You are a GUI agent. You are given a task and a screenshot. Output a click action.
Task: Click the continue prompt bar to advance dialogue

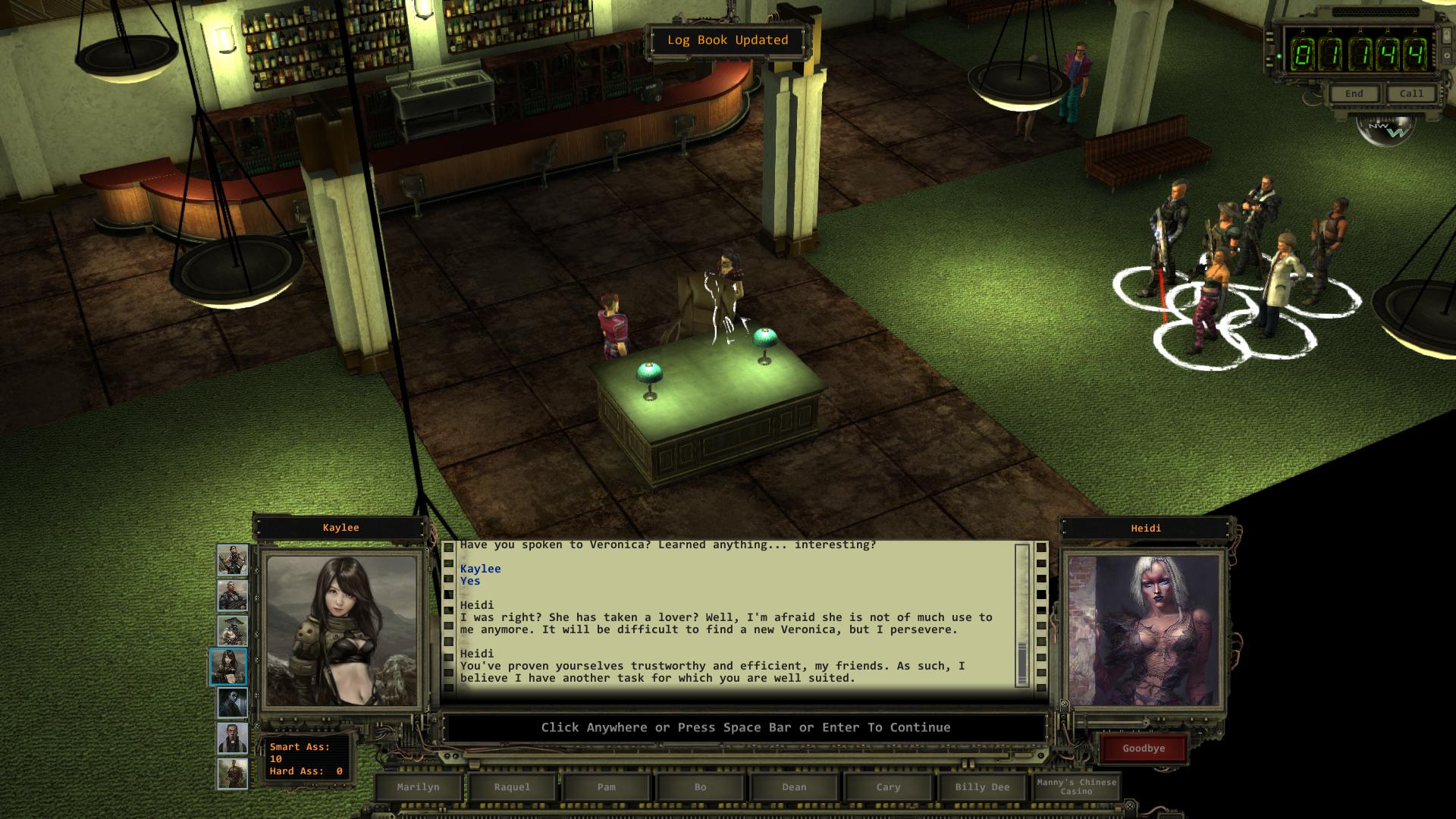[745, 728]
